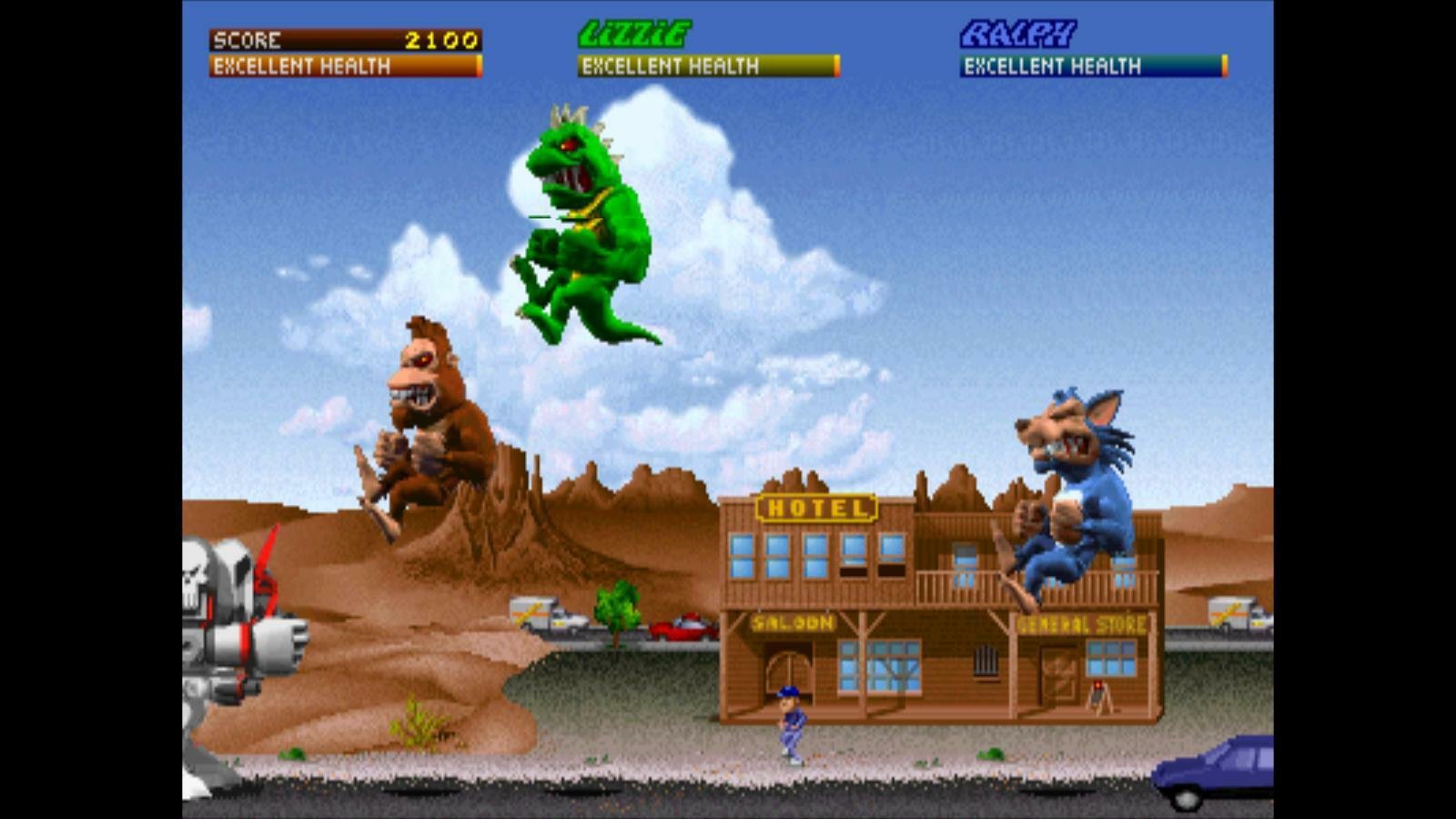The width and height of the screenshot is (1456, 819).
Task: Click the barred jail window on the building
Action: (x=985, y=662)
